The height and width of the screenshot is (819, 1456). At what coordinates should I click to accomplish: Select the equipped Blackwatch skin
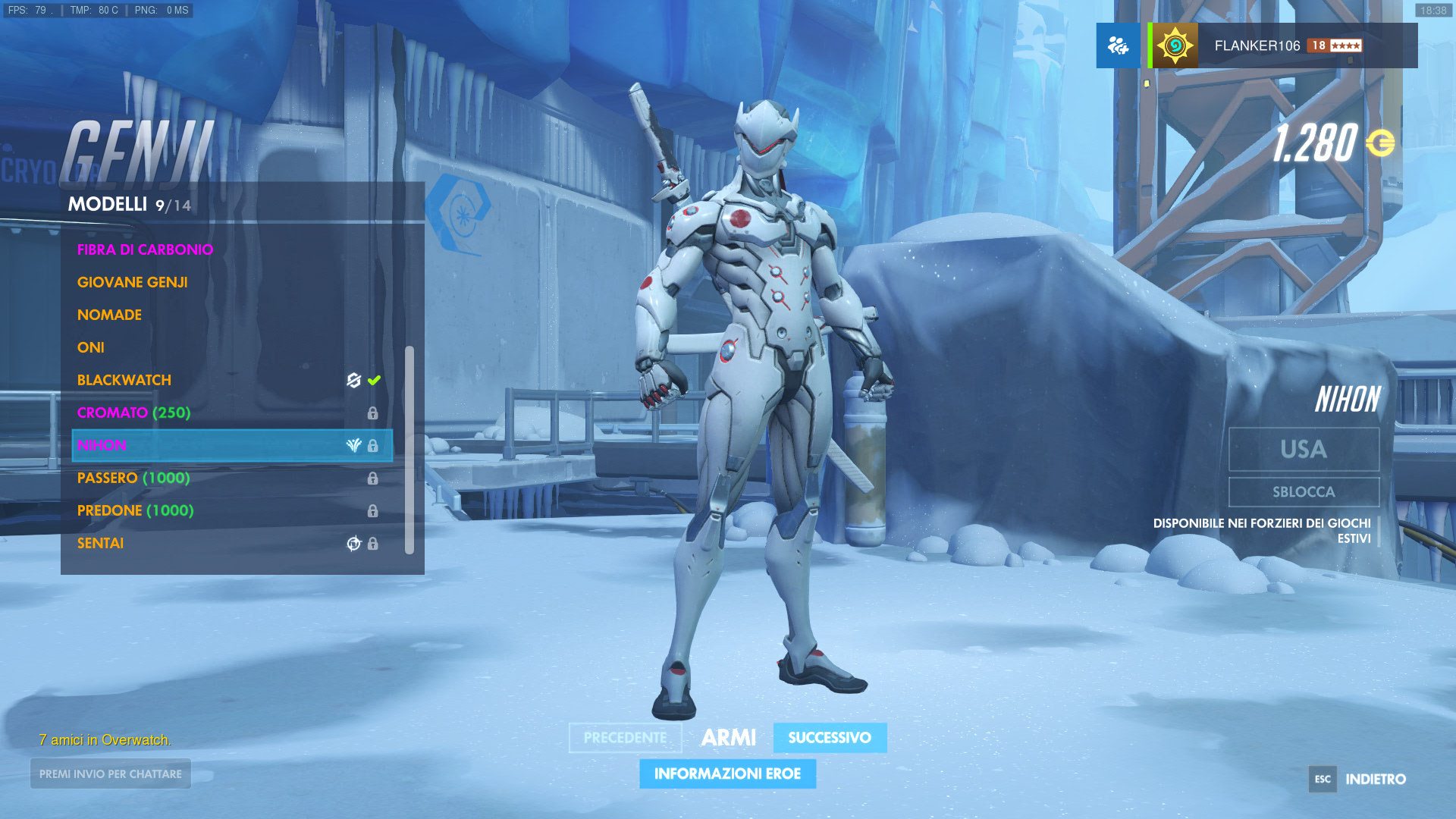(124, 380)
